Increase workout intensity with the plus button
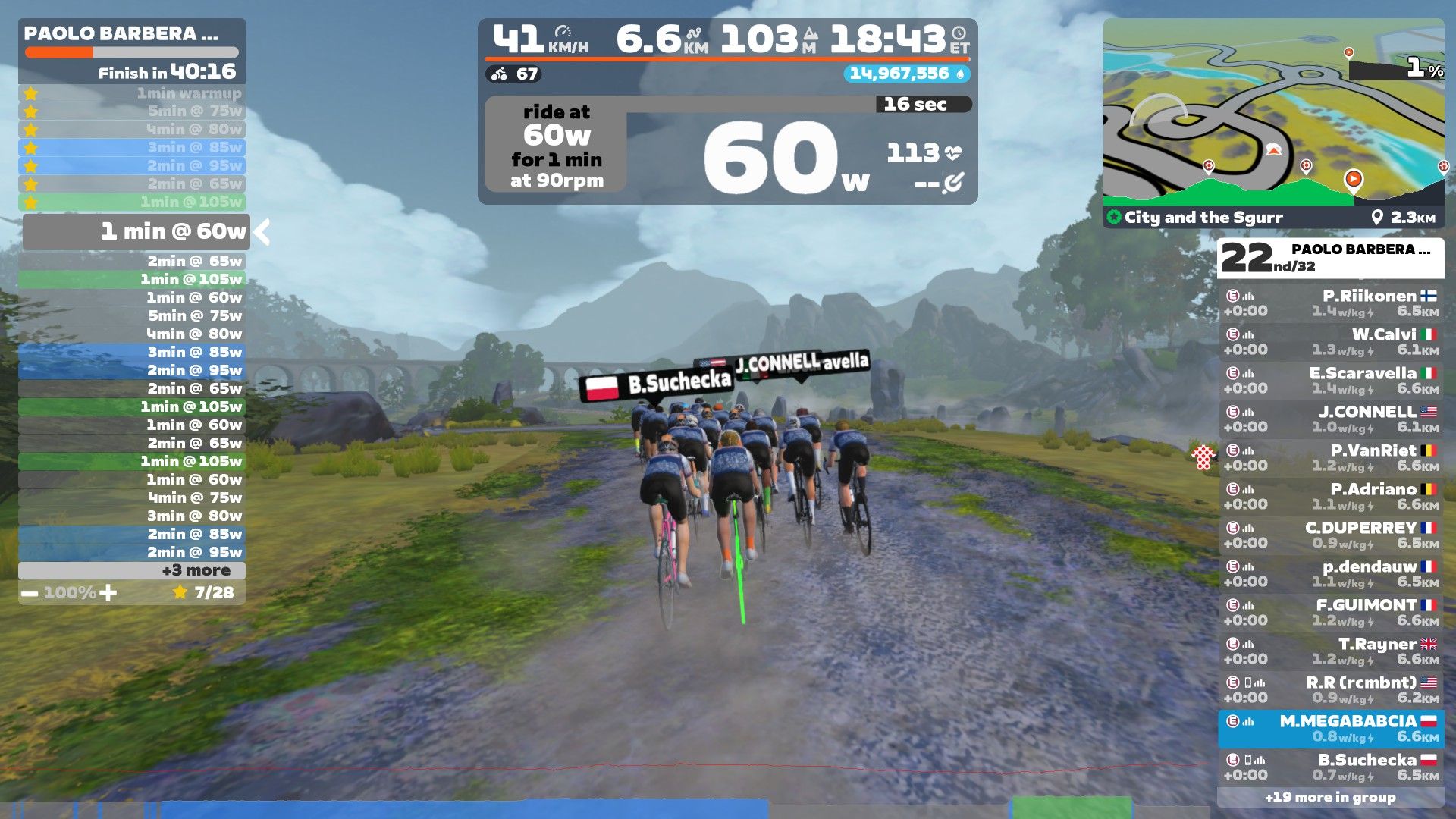1456x819 pixels. pyautogui.click(x=108, y=593)
